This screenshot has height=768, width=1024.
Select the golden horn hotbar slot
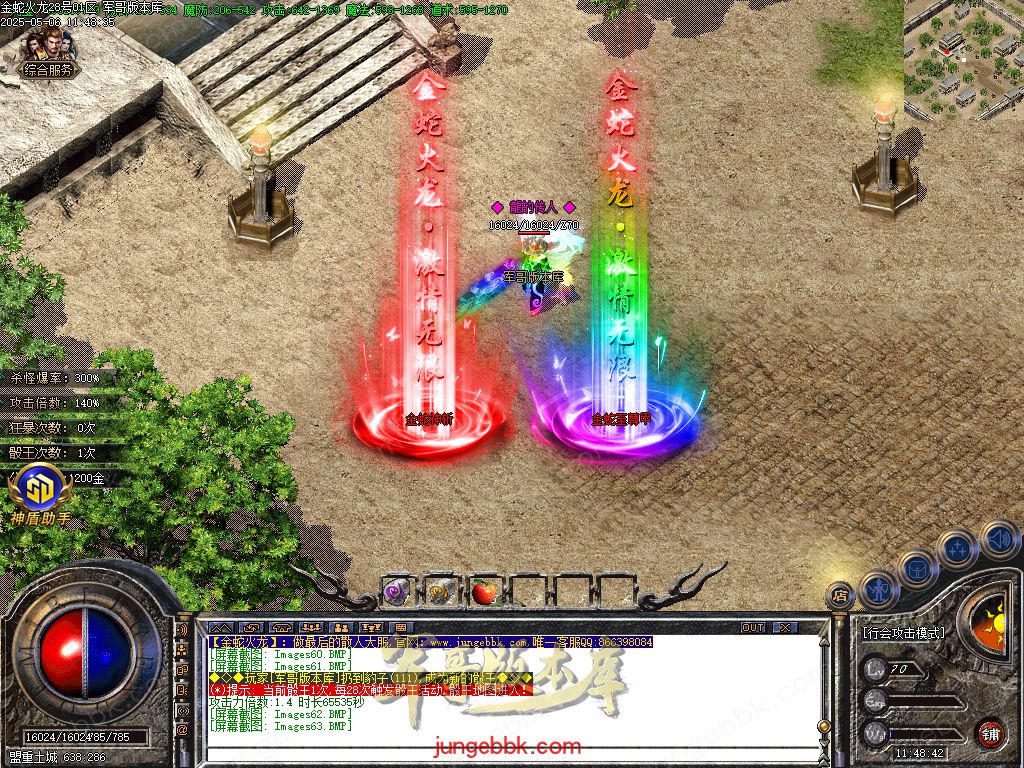[x=440, y=592]
